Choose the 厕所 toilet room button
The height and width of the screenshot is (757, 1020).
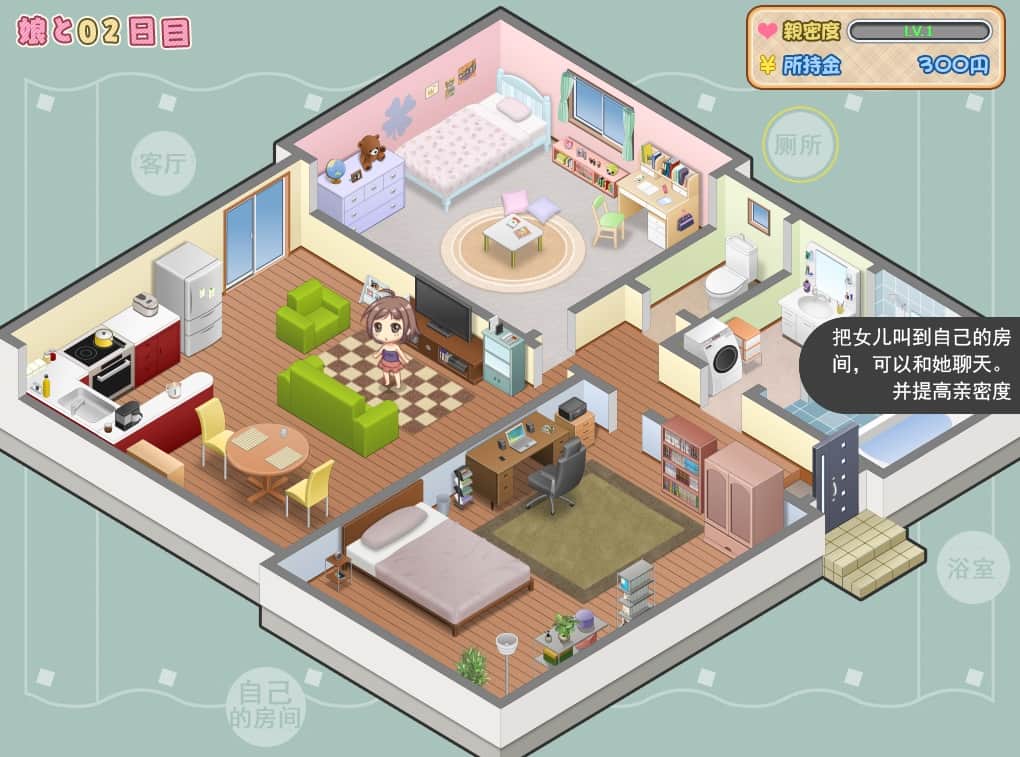click(x=800, y=144)
